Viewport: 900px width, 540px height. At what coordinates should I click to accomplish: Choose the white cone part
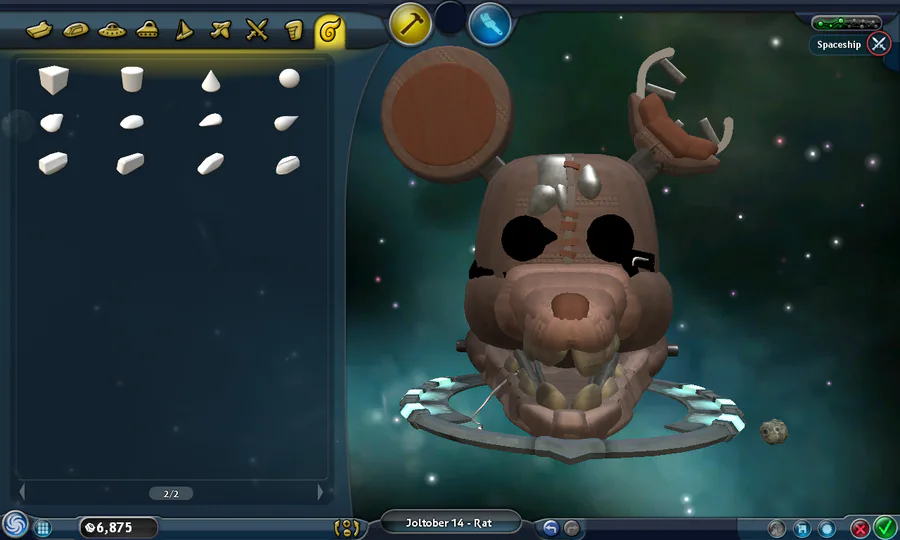coord(210,80)
